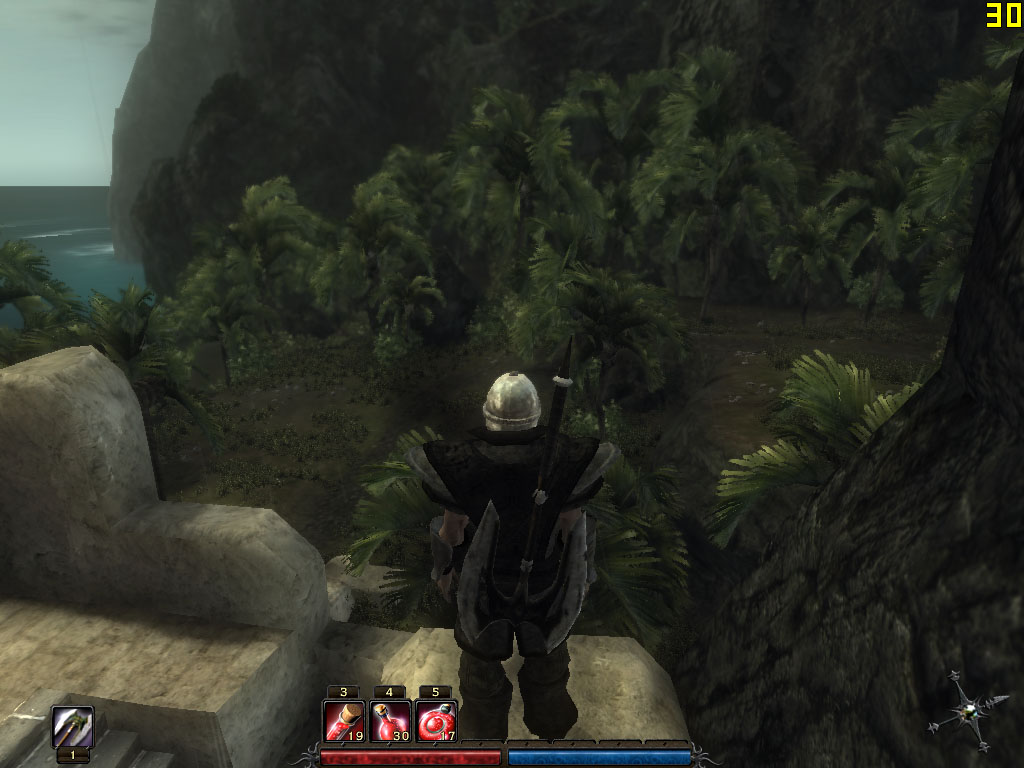Use the round red potion in slot 5
Image resolution: width=1024 pixels, height=768 pixels.
pyautogui.click(x=435, y=721)
